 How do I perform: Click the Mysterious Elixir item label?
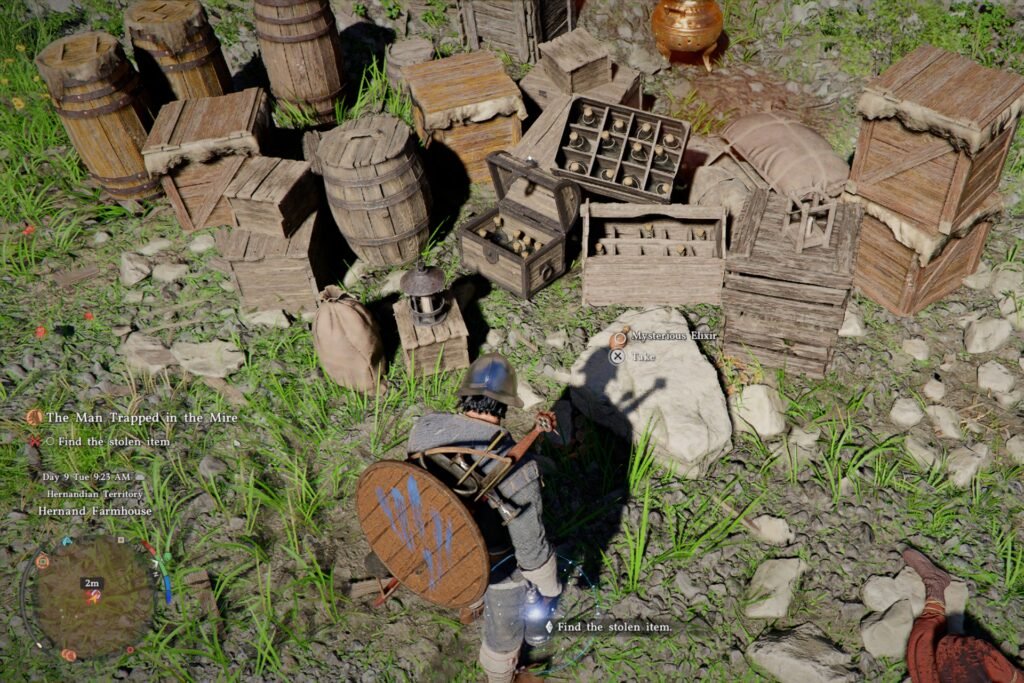tap(661, 337)
